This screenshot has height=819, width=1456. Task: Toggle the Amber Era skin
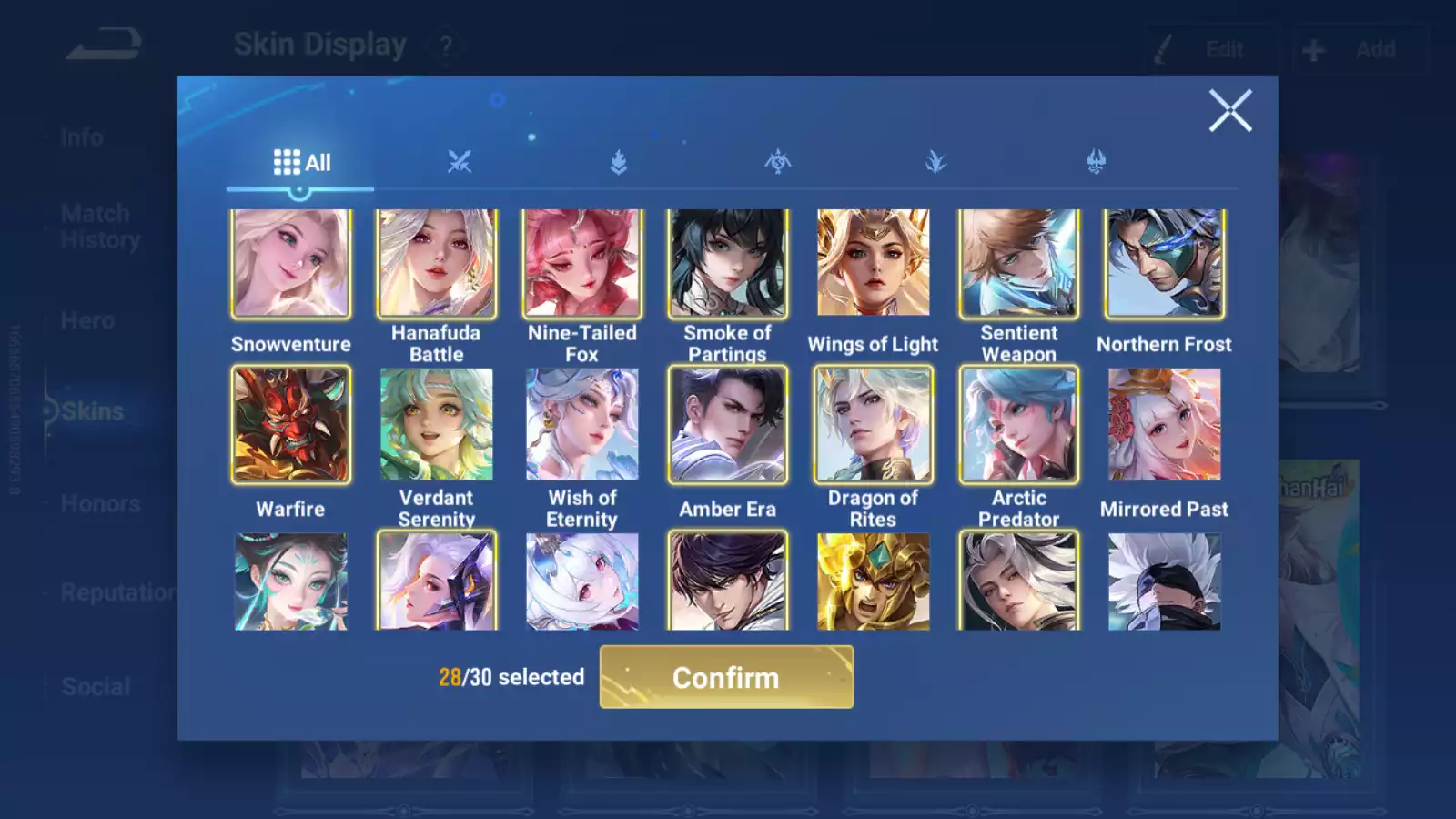[x=728, y=424]
